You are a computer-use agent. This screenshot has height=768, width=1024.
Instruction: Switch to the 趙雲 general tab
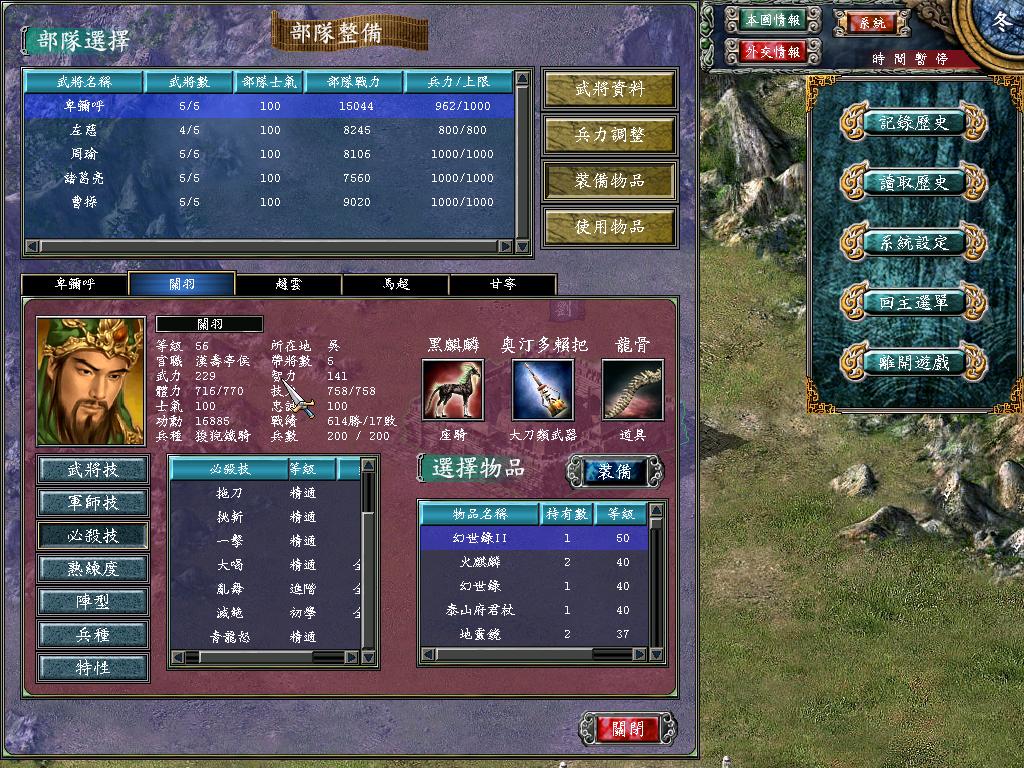click(288, 284)
